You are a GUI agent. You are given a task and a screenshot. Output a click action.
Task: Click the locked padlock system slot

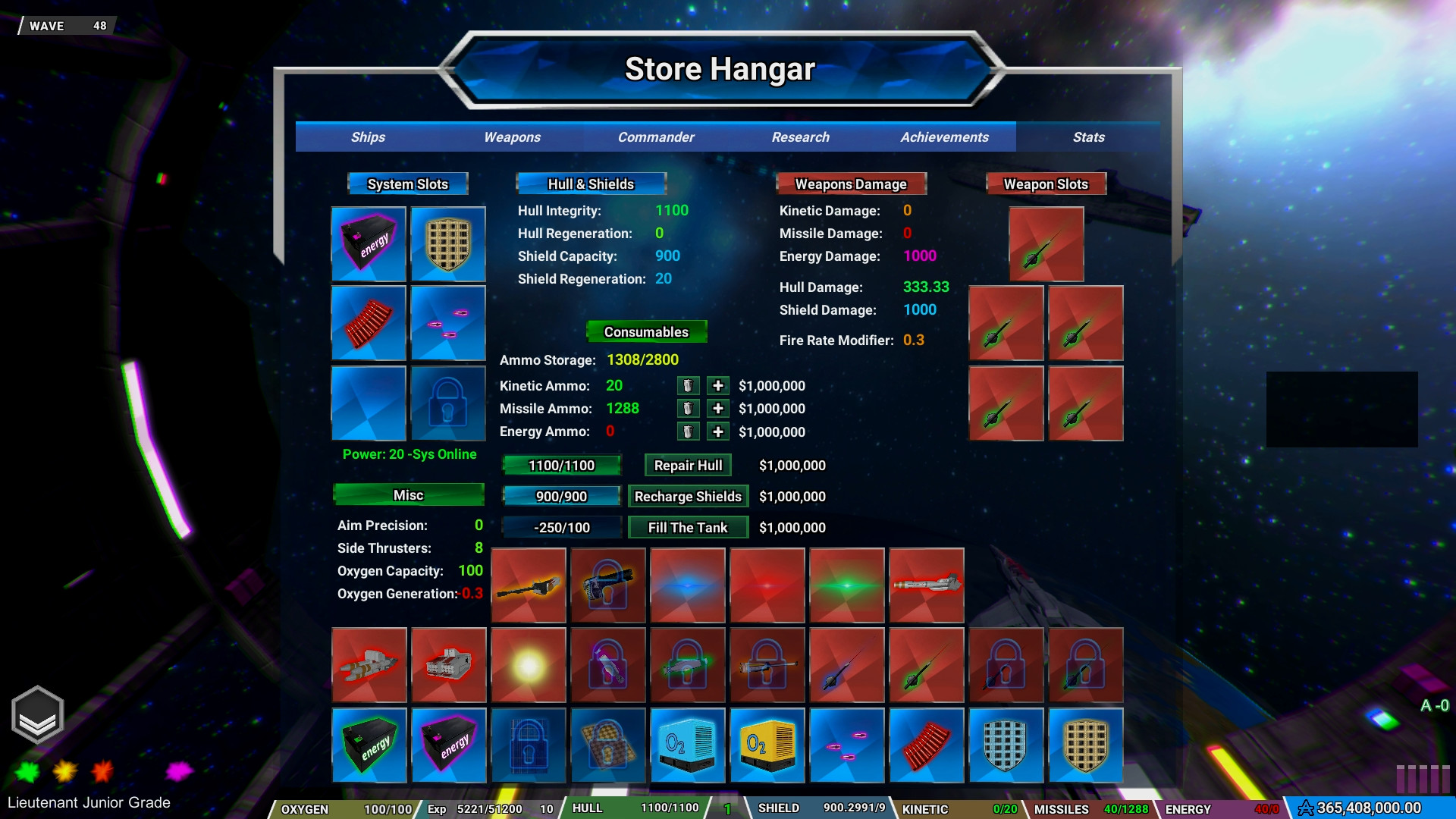click(447, 403)
